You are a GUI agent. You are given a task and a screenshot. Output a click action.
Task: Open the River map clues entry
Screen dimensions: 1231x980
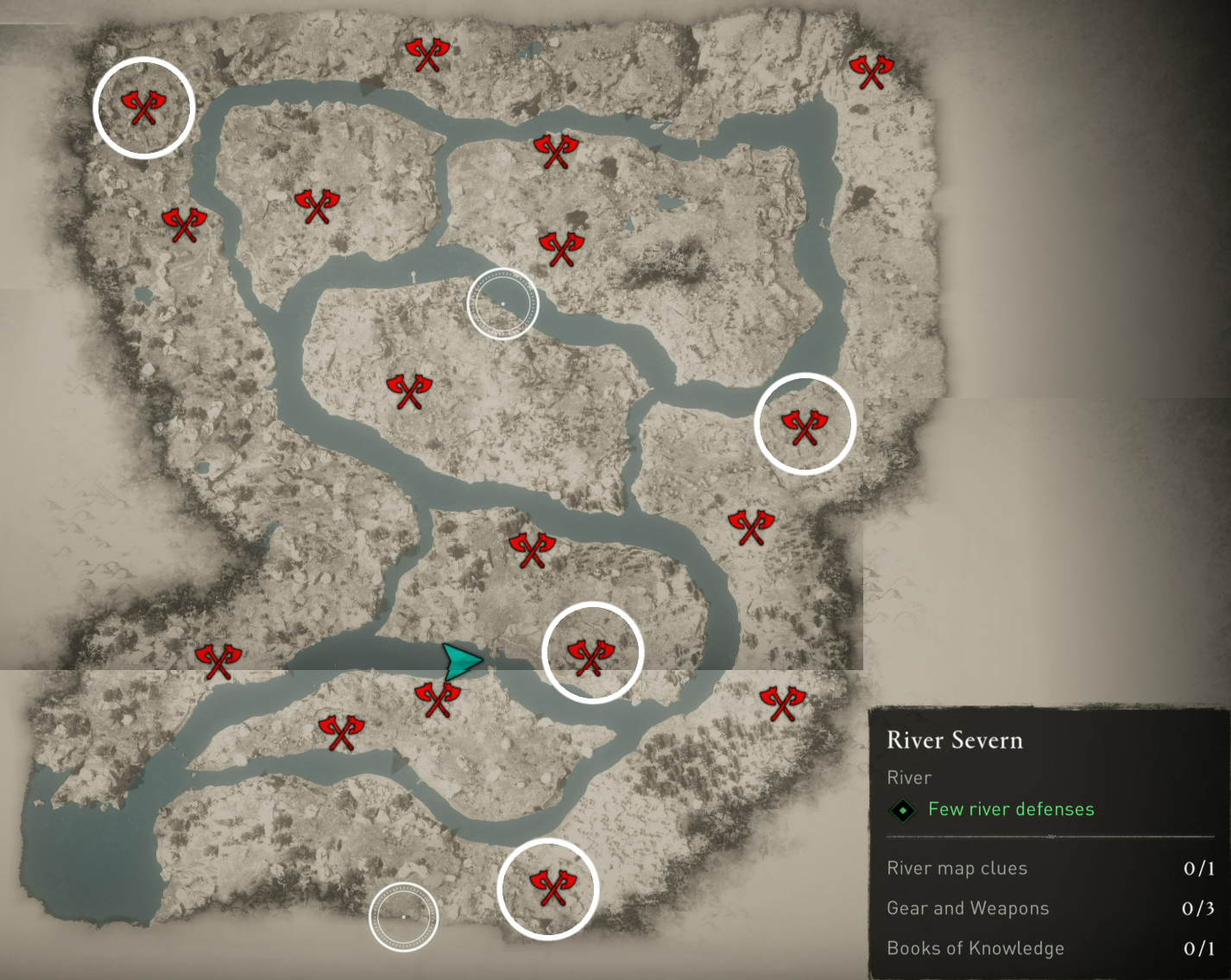[957, 869]
